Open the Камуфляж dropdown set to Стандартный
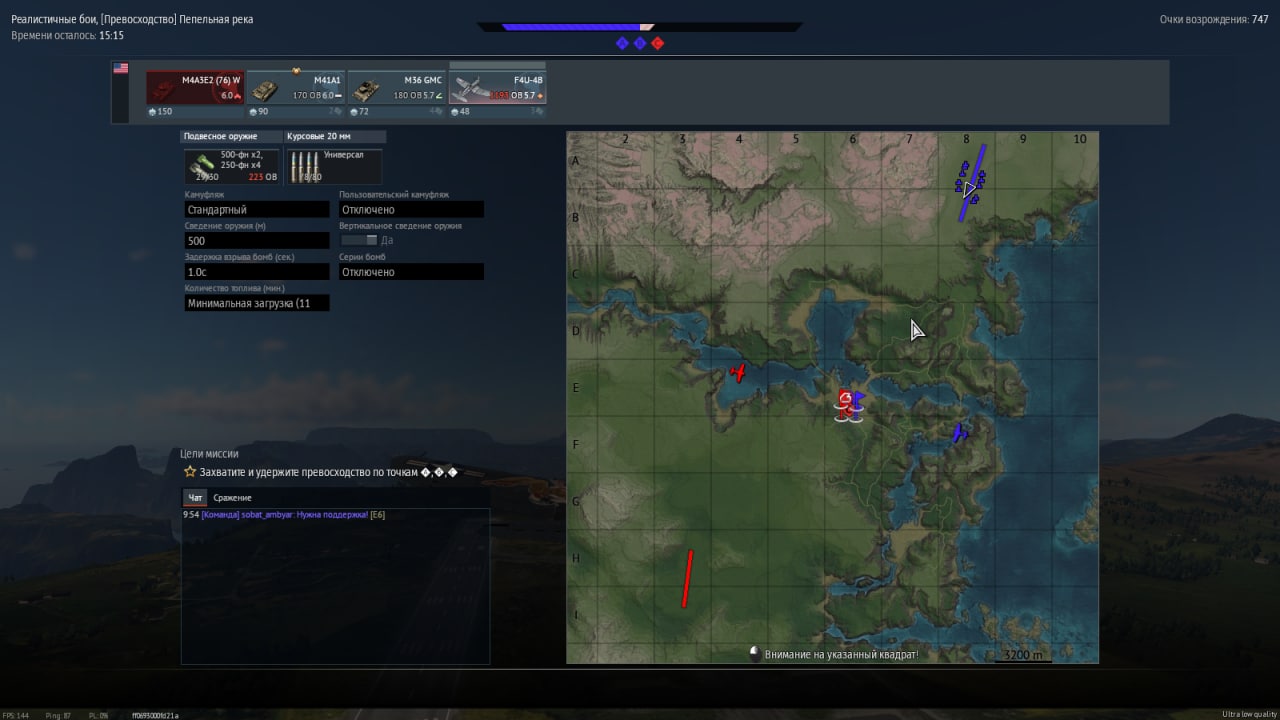1280x720 pixels. [257, 210]
